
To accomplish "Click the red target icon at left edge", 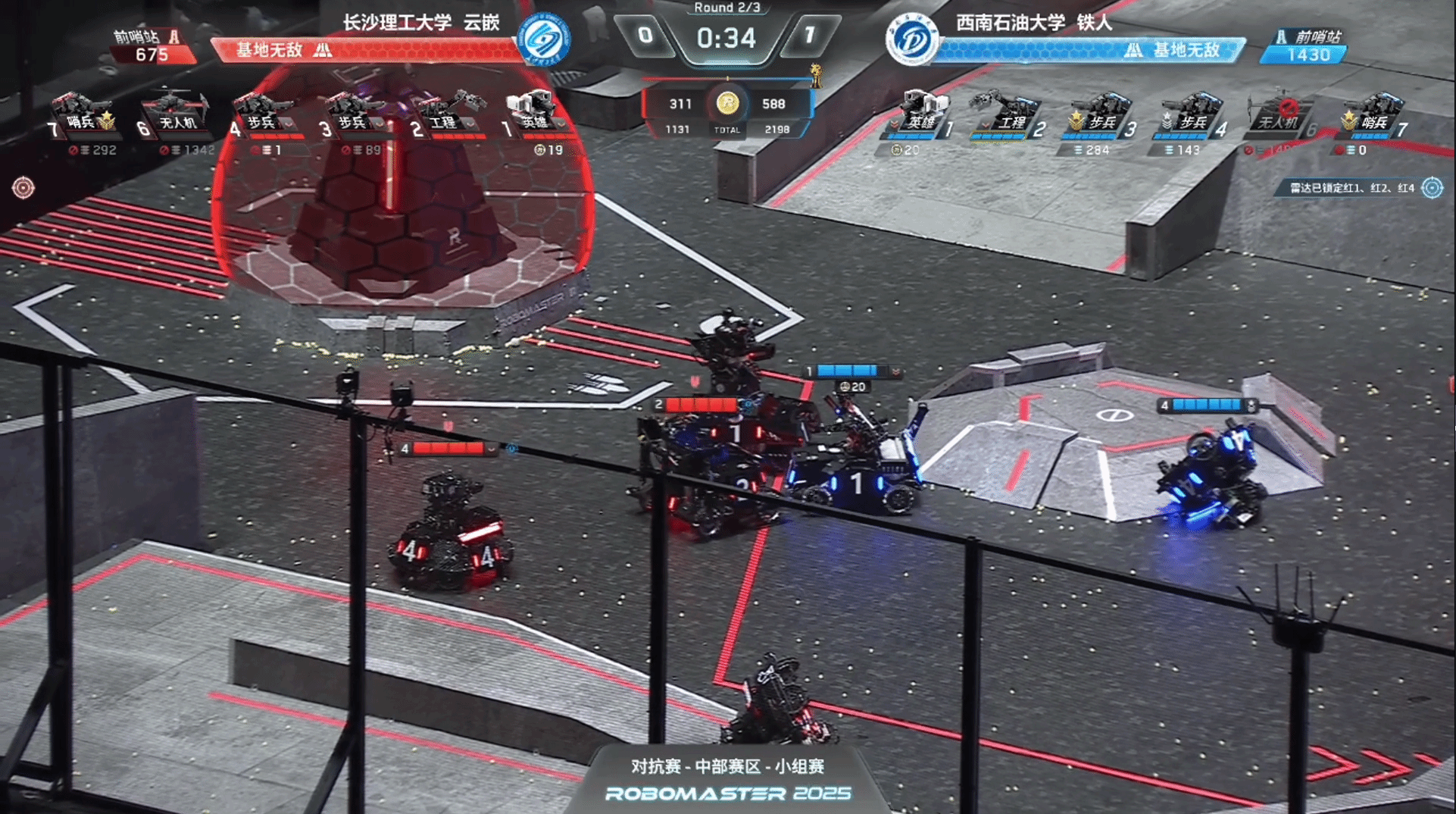I will 23,187.
